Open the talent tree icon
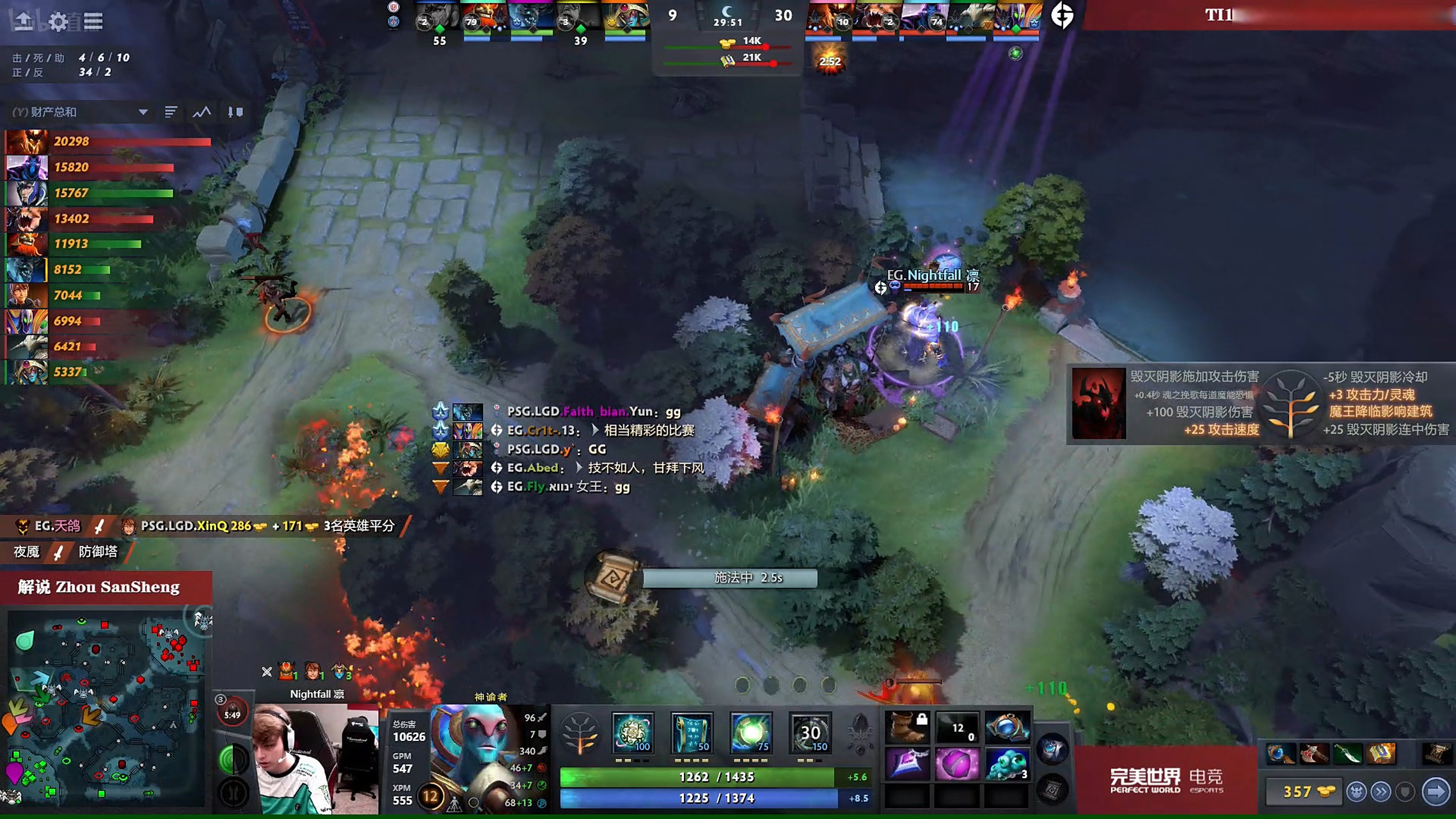 tap(580, 733)
